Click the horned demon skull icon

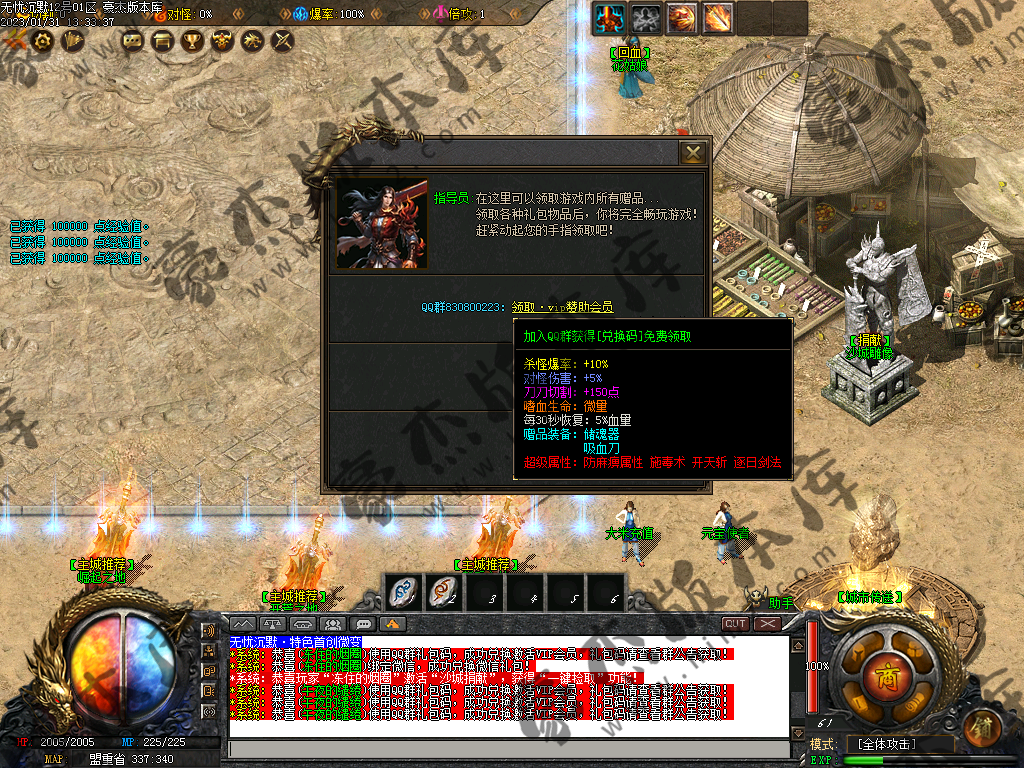[222, 41]
